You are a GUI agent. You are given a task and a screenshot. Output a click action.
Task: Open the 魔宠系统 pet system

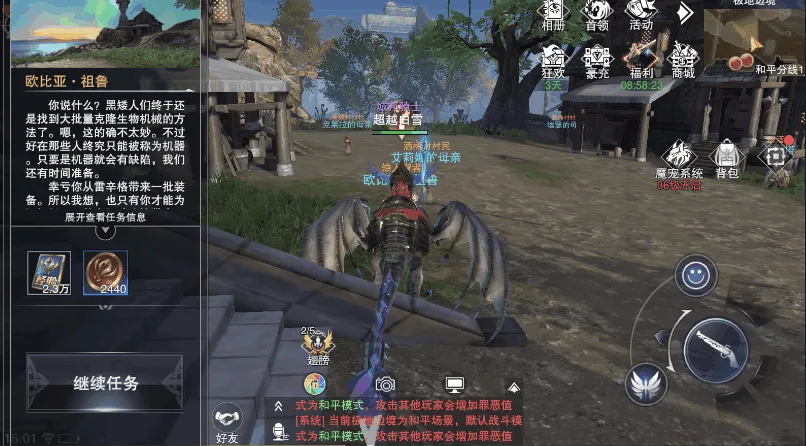click(x=680, y=158)
